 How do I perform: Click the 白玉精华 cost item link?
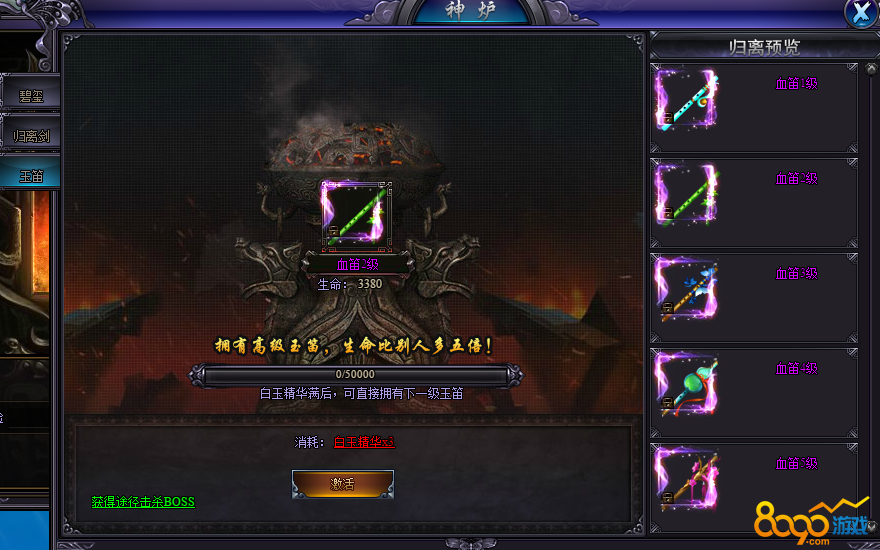point(364,441)
